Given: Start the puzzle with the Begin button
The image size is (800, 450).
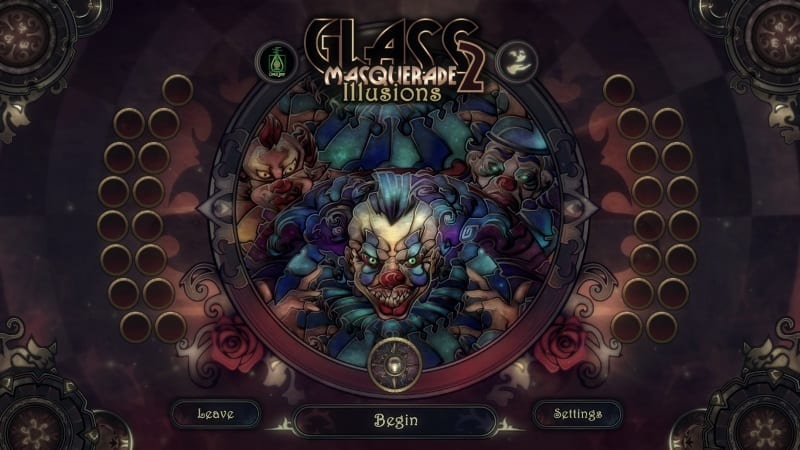Looking at the screenshot, I should tap(395, 420).
